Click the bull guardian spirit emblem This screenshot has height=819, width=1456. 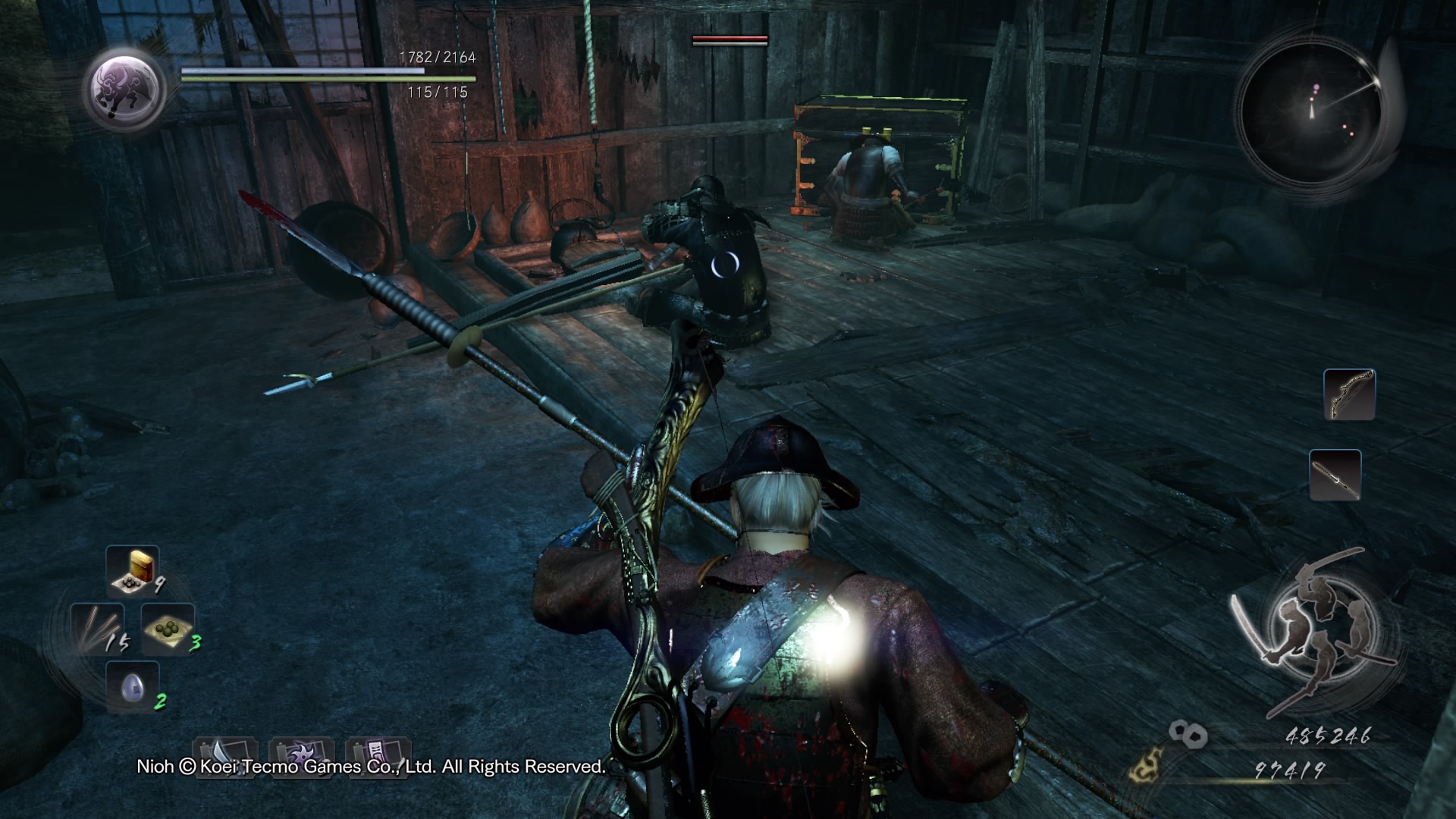pyautogui.click(x=125, y=89)
